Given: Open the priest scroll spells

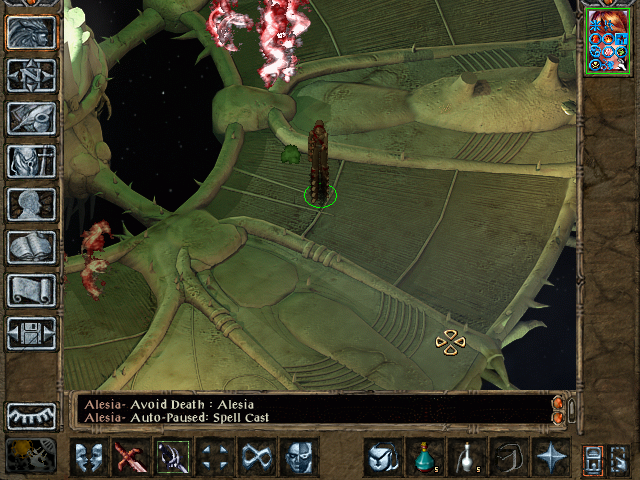Looking at the screenshot, I should tap(32, 290).
